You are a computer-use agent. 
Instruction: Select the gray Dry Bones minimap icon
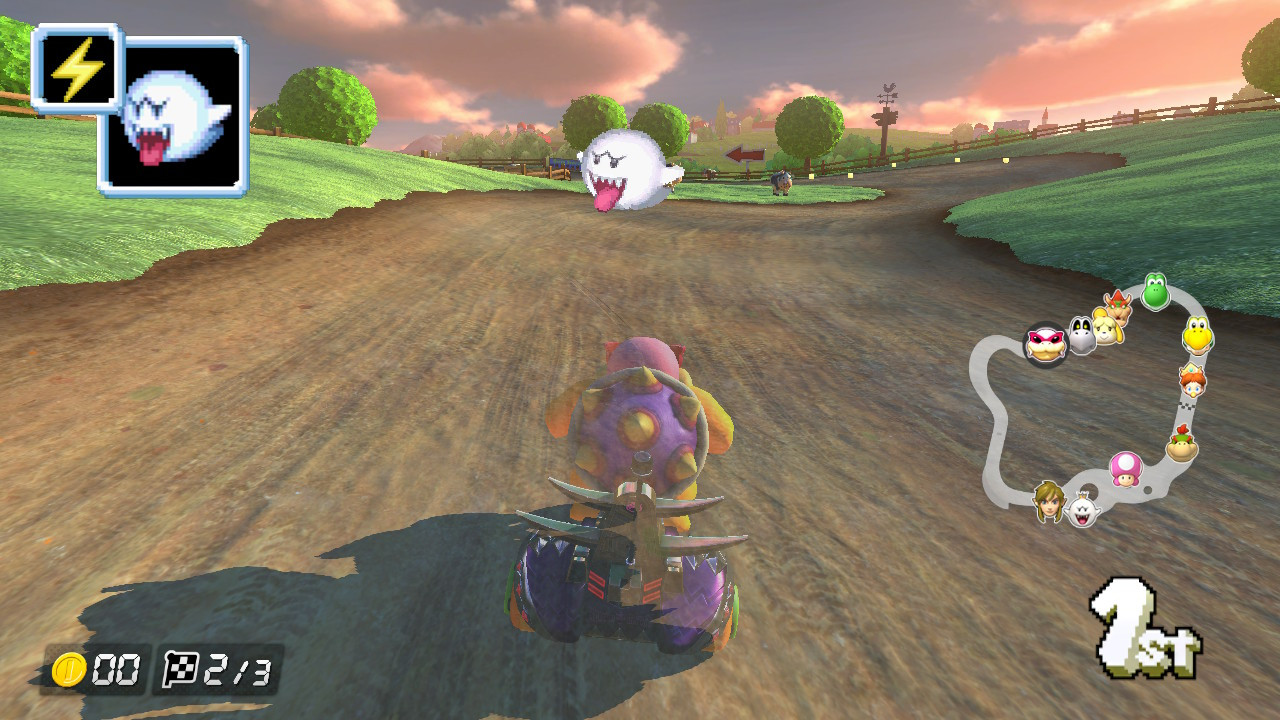click(x=1083, y=334)
